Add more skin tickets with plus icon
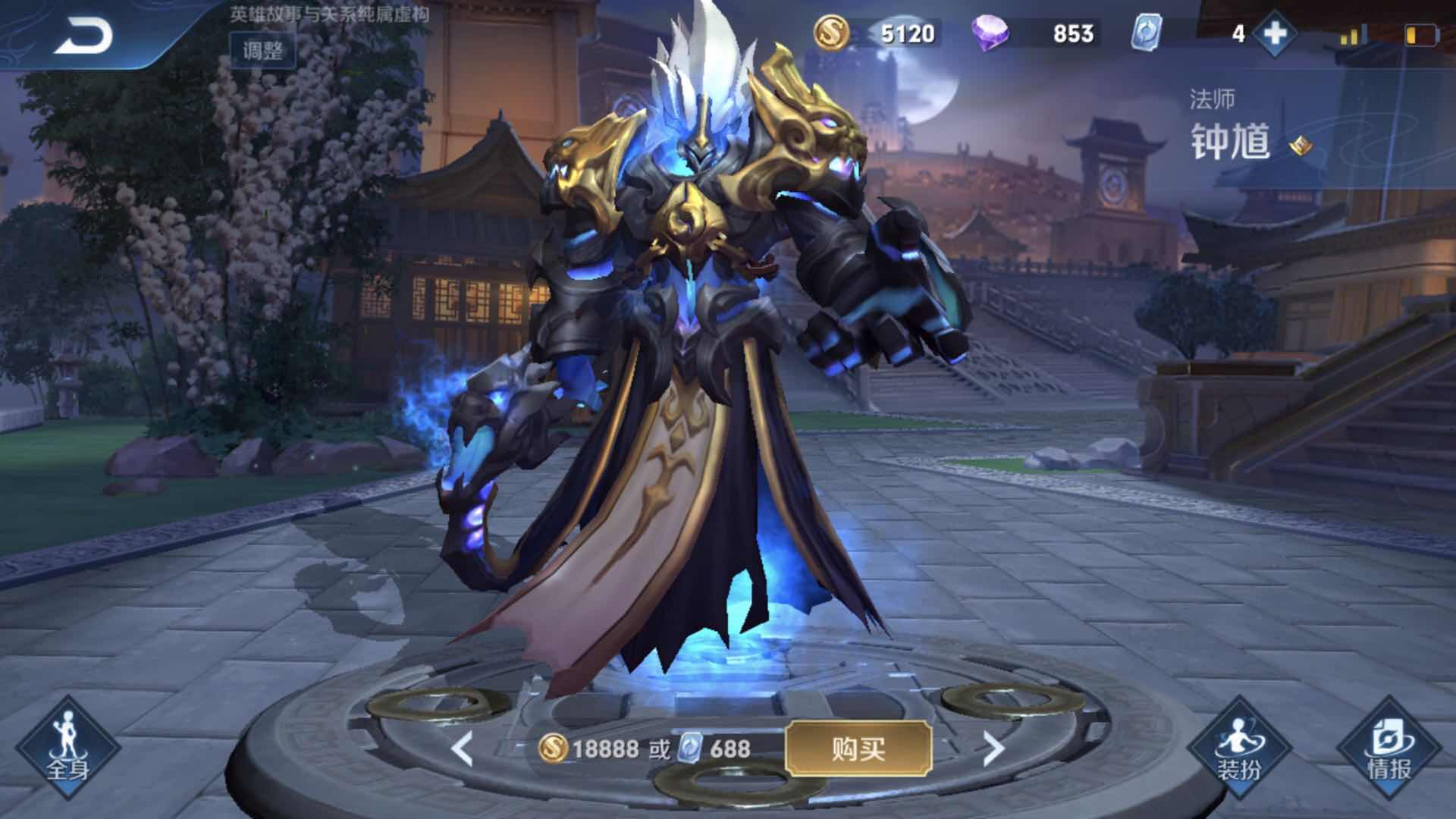 (1276, 33)
